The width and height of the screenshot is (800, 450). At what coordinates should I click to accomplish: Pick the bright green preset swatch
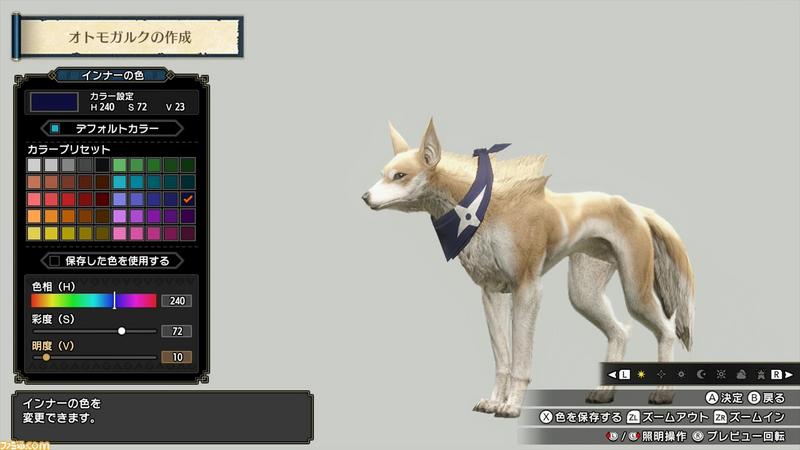tap(120, 164)
